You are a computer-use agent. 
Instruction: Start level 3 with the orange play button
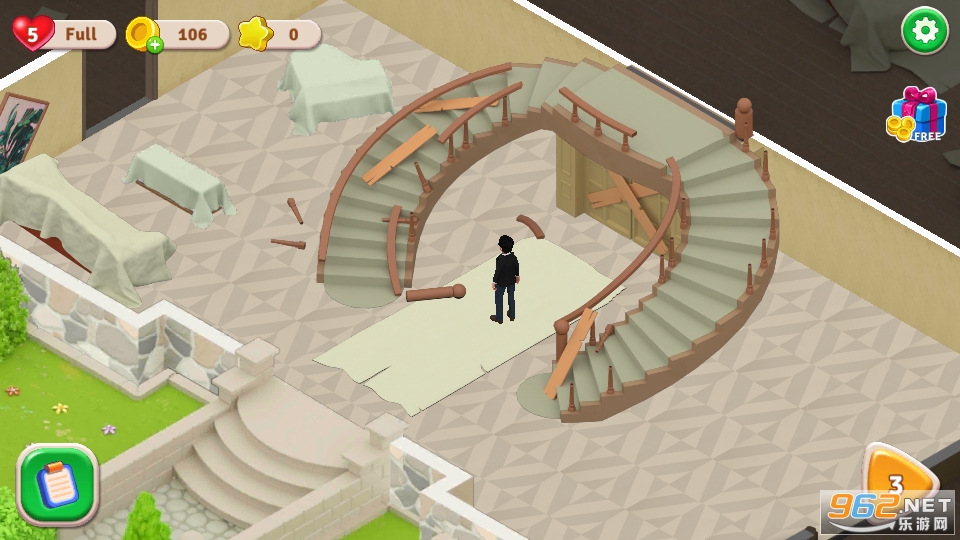point(896,482)
